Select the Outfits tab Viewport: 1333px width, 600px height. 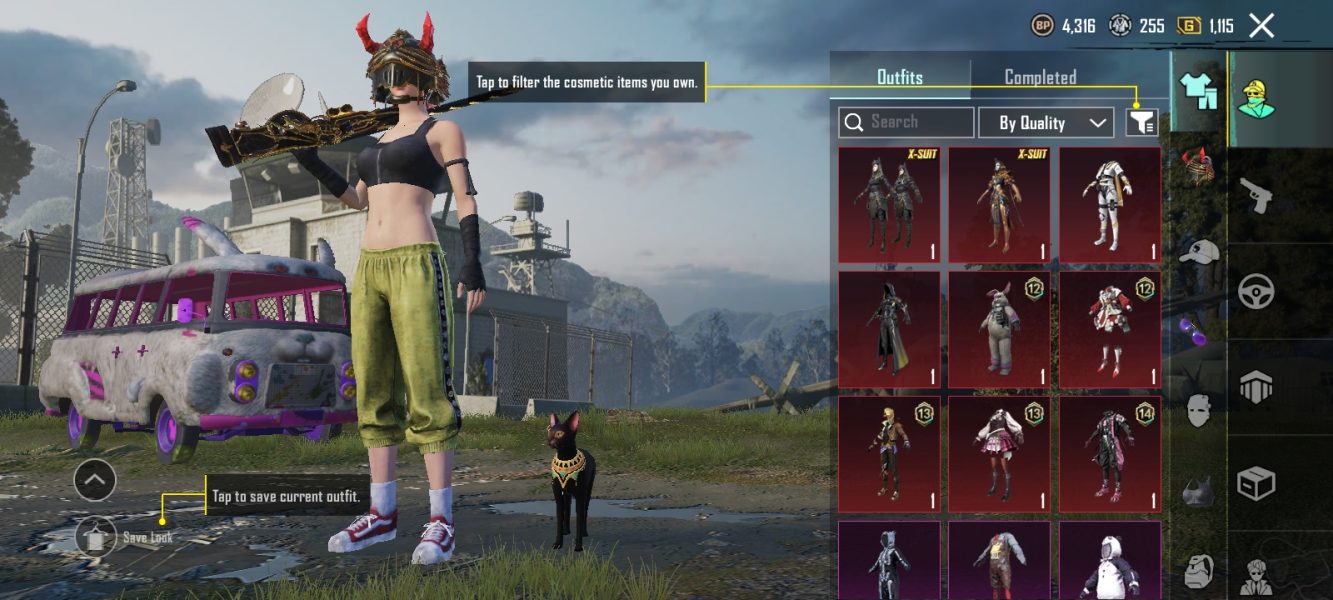(900, 77)
